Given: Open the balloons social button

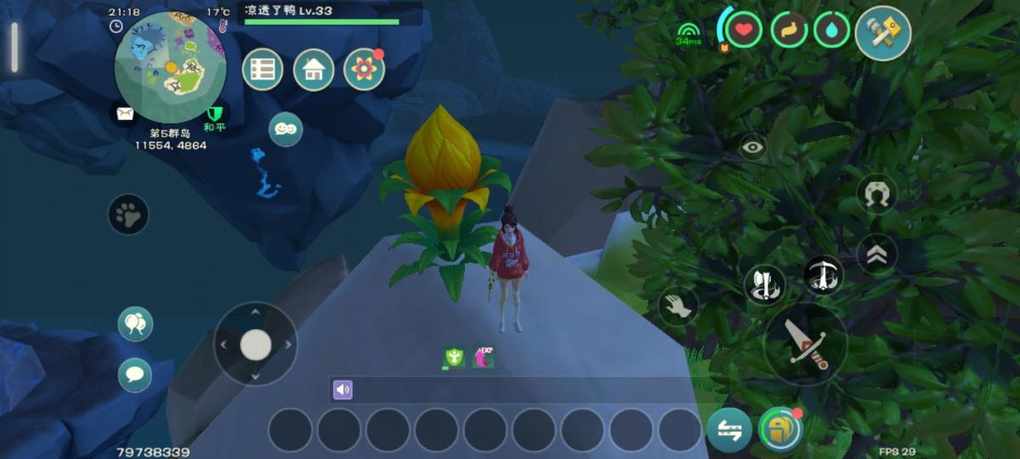Looking at the screenshot, I should click(135, 324).
